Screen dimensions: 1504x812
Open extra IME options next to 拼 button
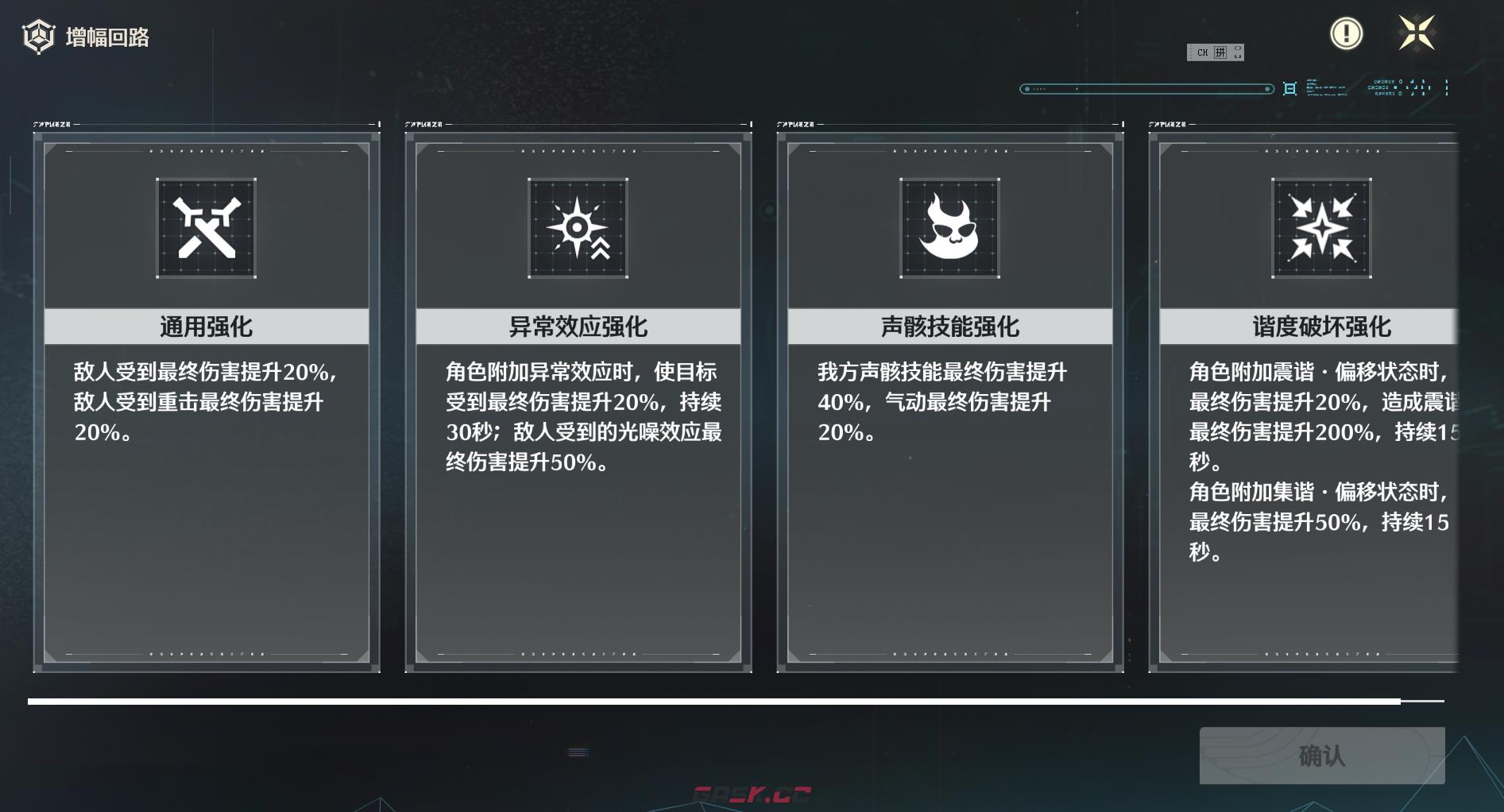(x=1238, y=52)
